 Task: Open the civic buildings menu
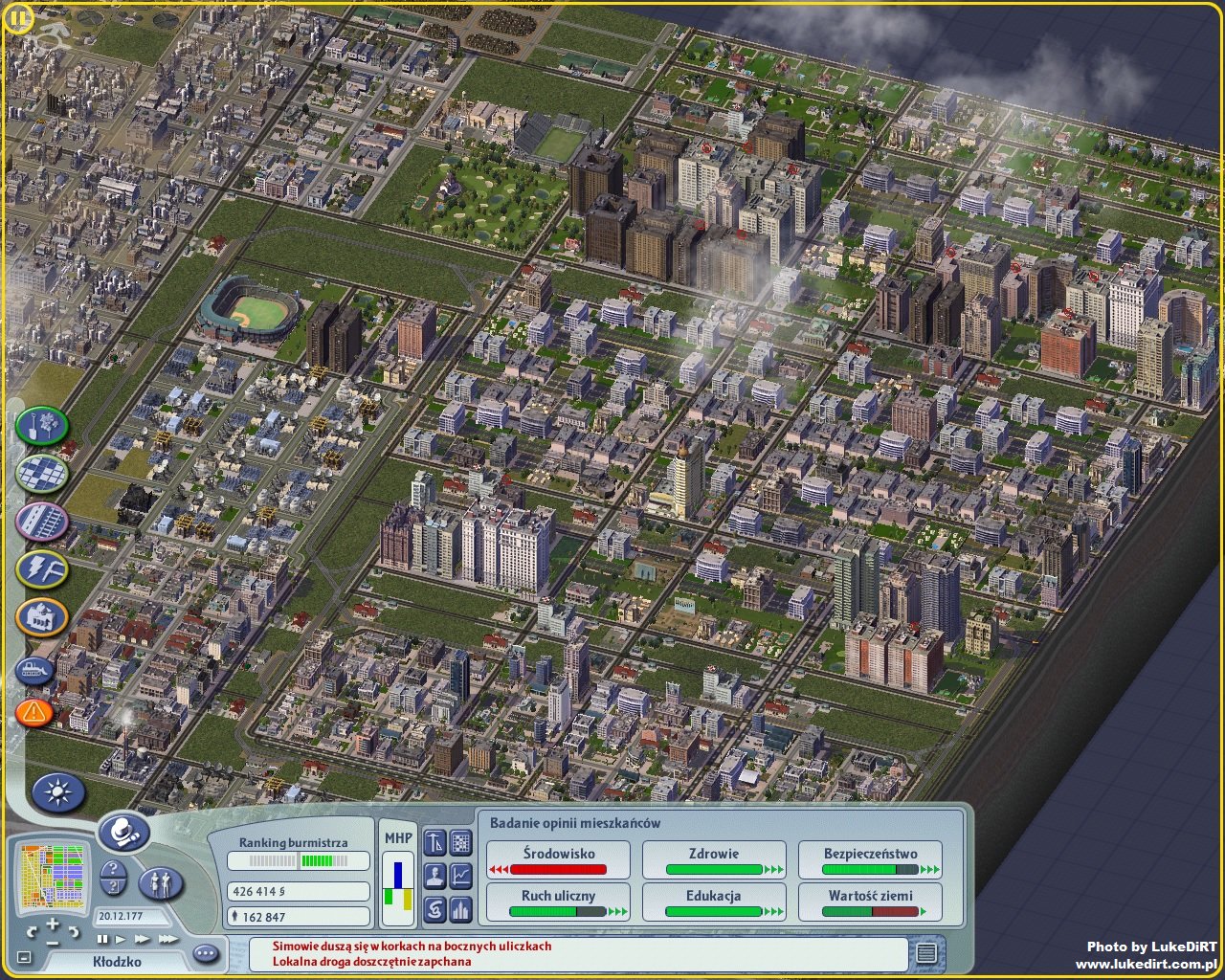pyautogui.click(x=41, y=618)
